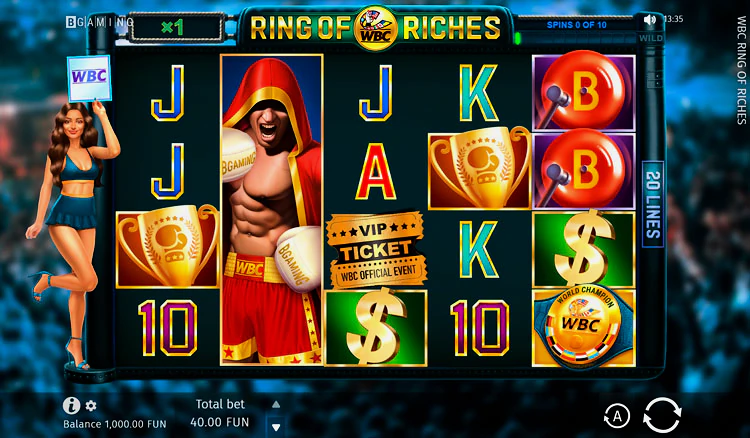The height and width of the screenshot is (438, 750).
Task: Activate the autoplay button marked A
Action: pyautogui.click(x=616, y=415)
